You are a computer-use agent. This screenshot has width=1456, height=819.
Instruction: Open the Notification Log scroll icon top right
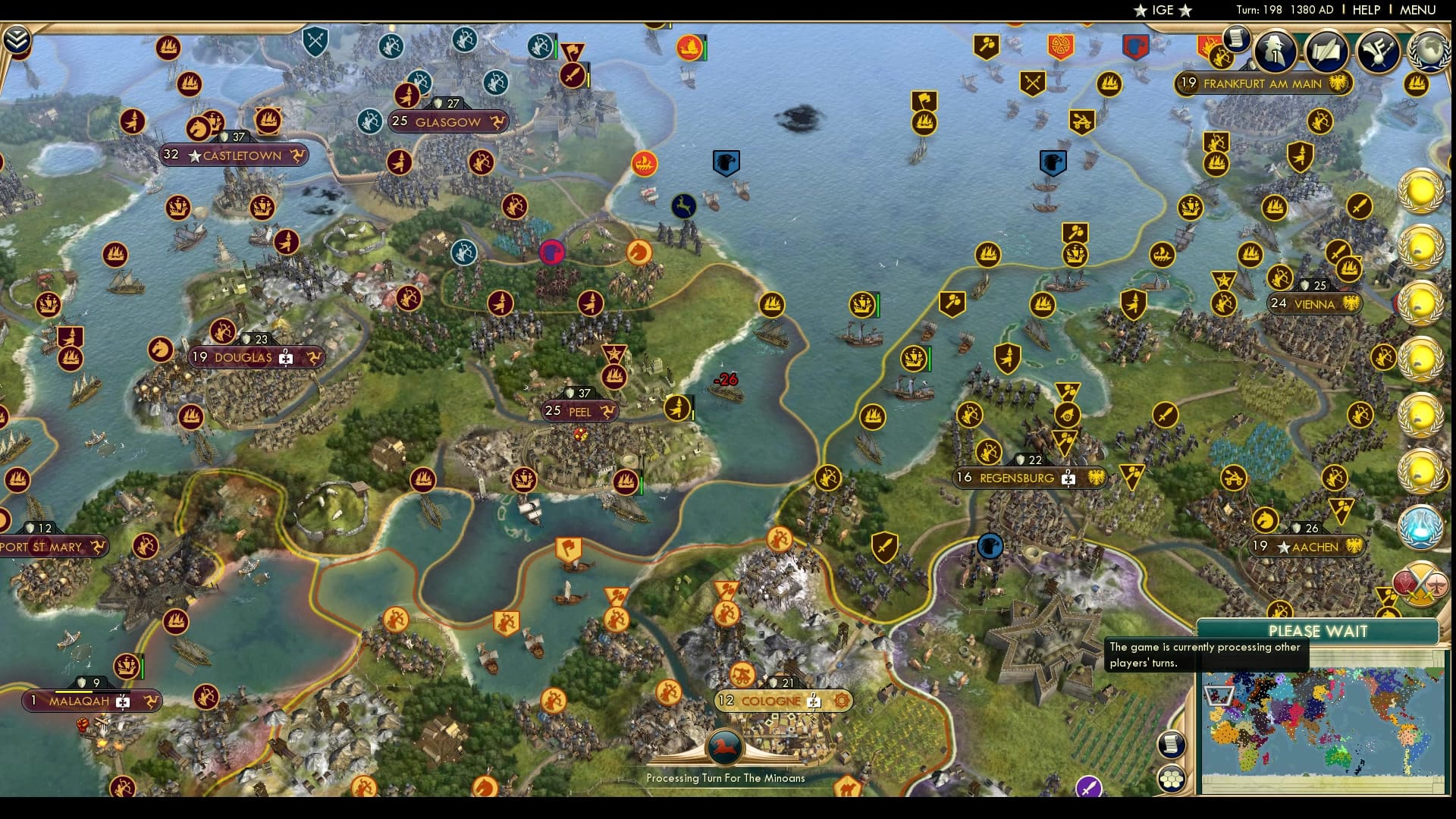point(1236,42)
